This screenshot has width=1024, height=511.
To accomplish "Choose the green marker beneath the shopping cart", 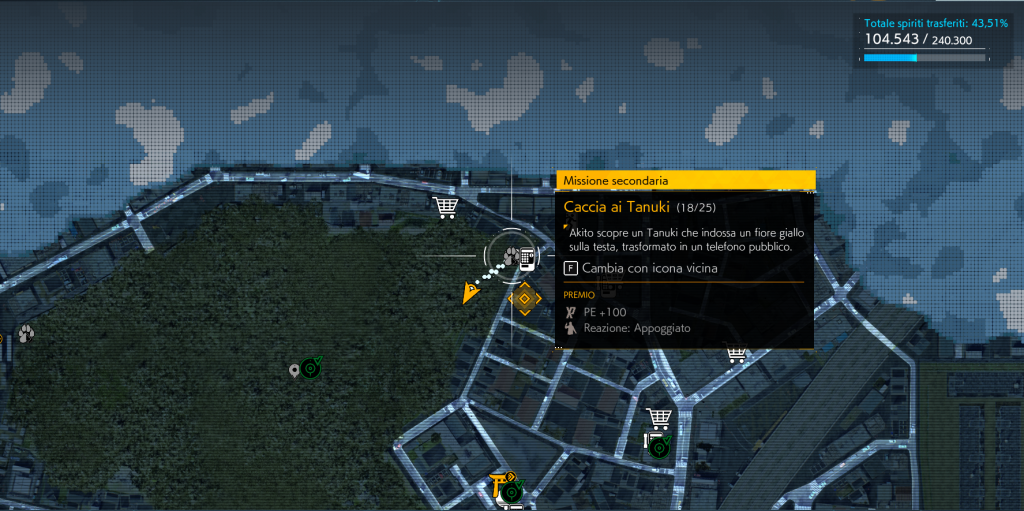I will pos(658,446).
